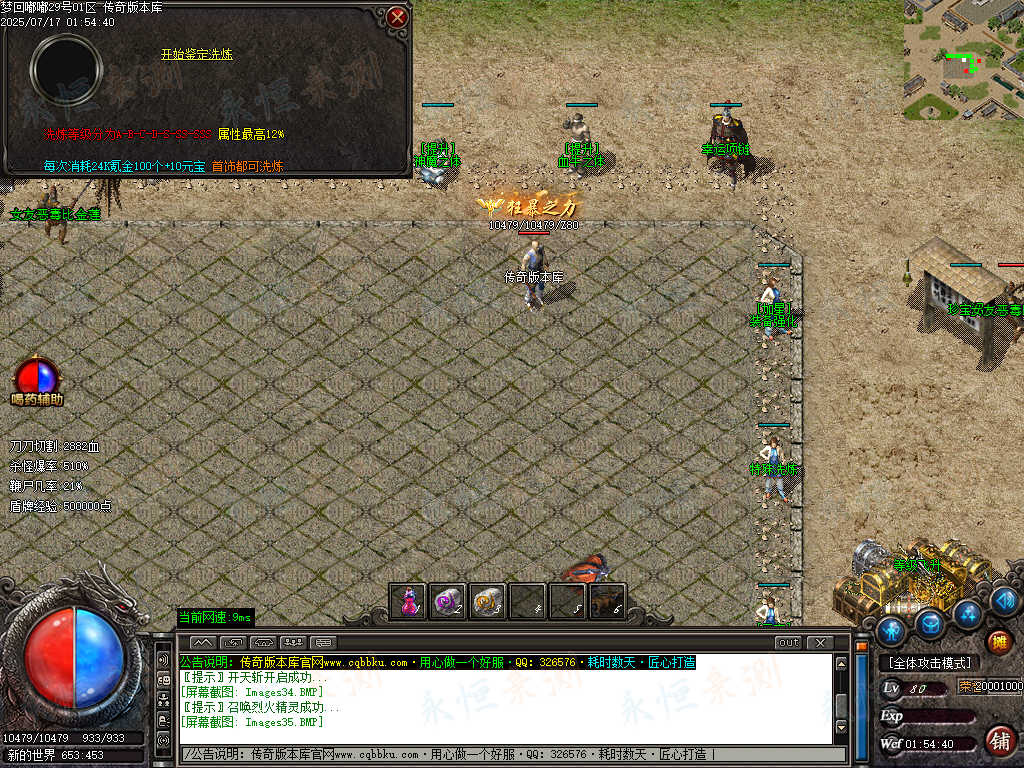The height and width of the screenshot is (768, 1024).
Task: Click the chat scrollbar down arrow
Action: click(841, 727)
